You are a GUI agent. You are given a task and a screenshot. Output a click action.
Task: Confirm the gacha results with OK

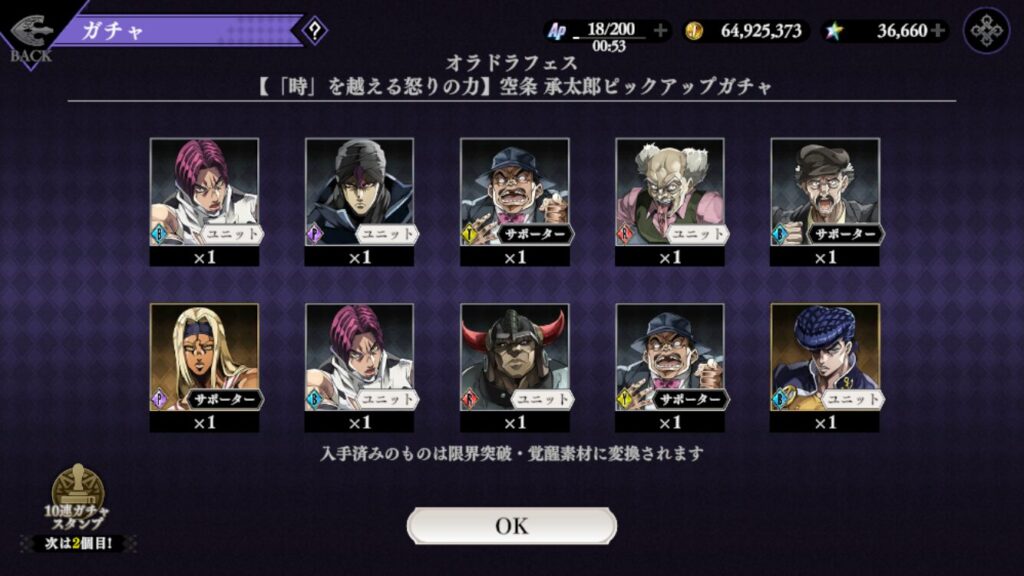[511, 526]
